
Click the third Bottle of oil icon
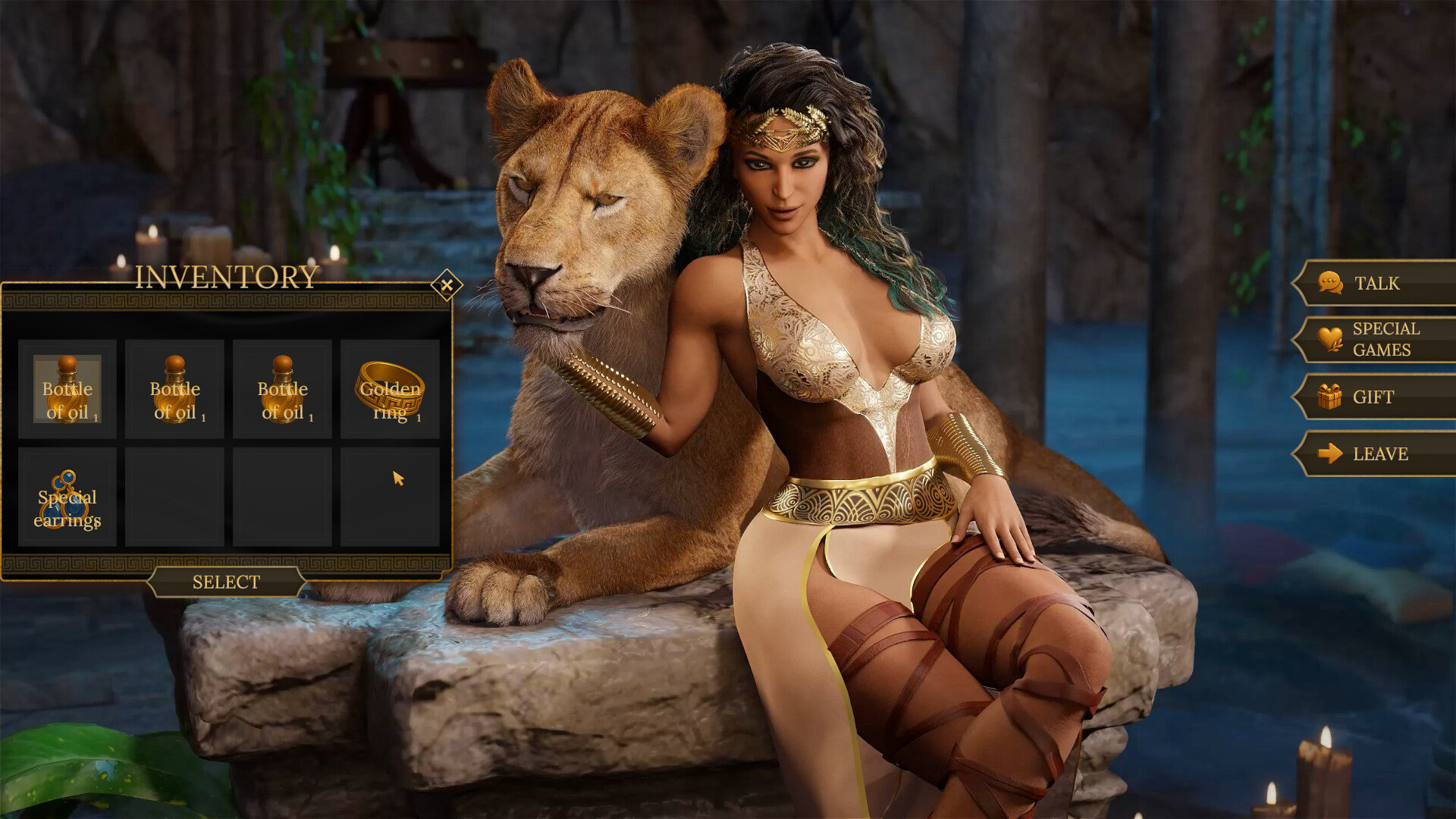282,391
